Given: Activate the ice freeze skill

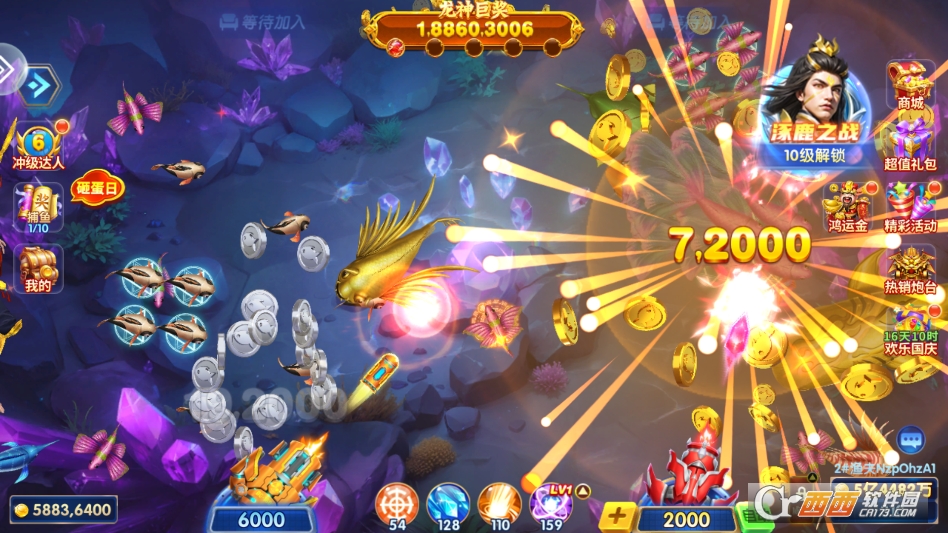Looking at the screenshot, I should (x=448, y=502).
